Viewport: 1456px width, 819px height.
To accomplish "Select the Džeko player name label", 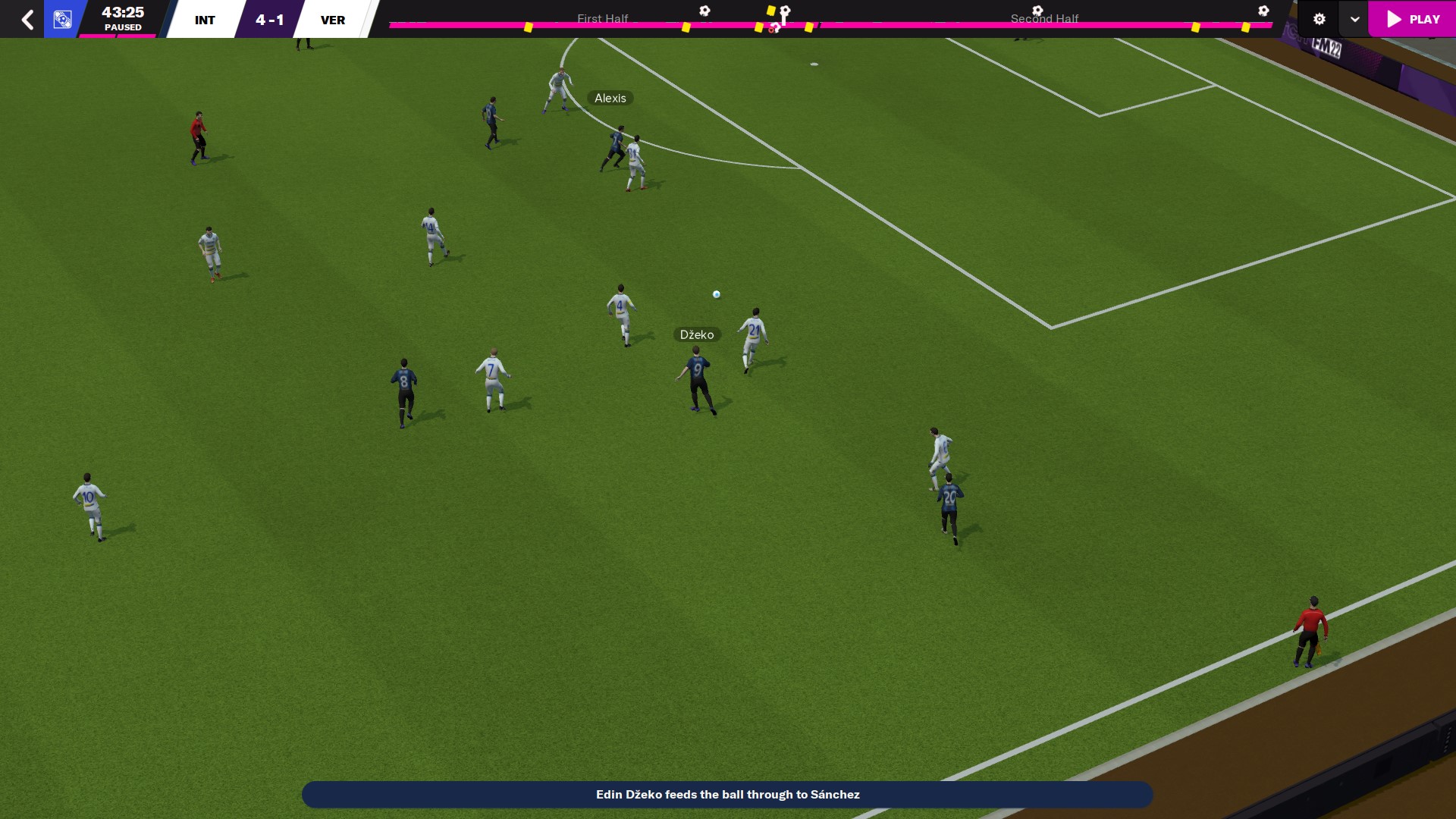I will coord(696,334).
